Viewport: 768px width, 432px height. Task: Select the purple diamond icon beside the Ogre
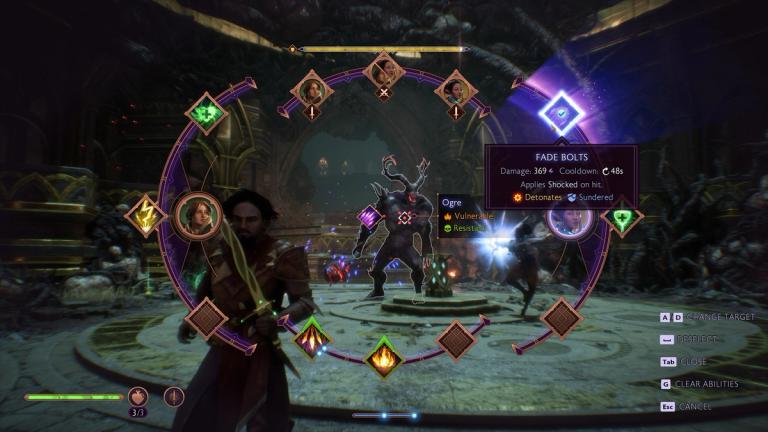click(x=370, y=216)
